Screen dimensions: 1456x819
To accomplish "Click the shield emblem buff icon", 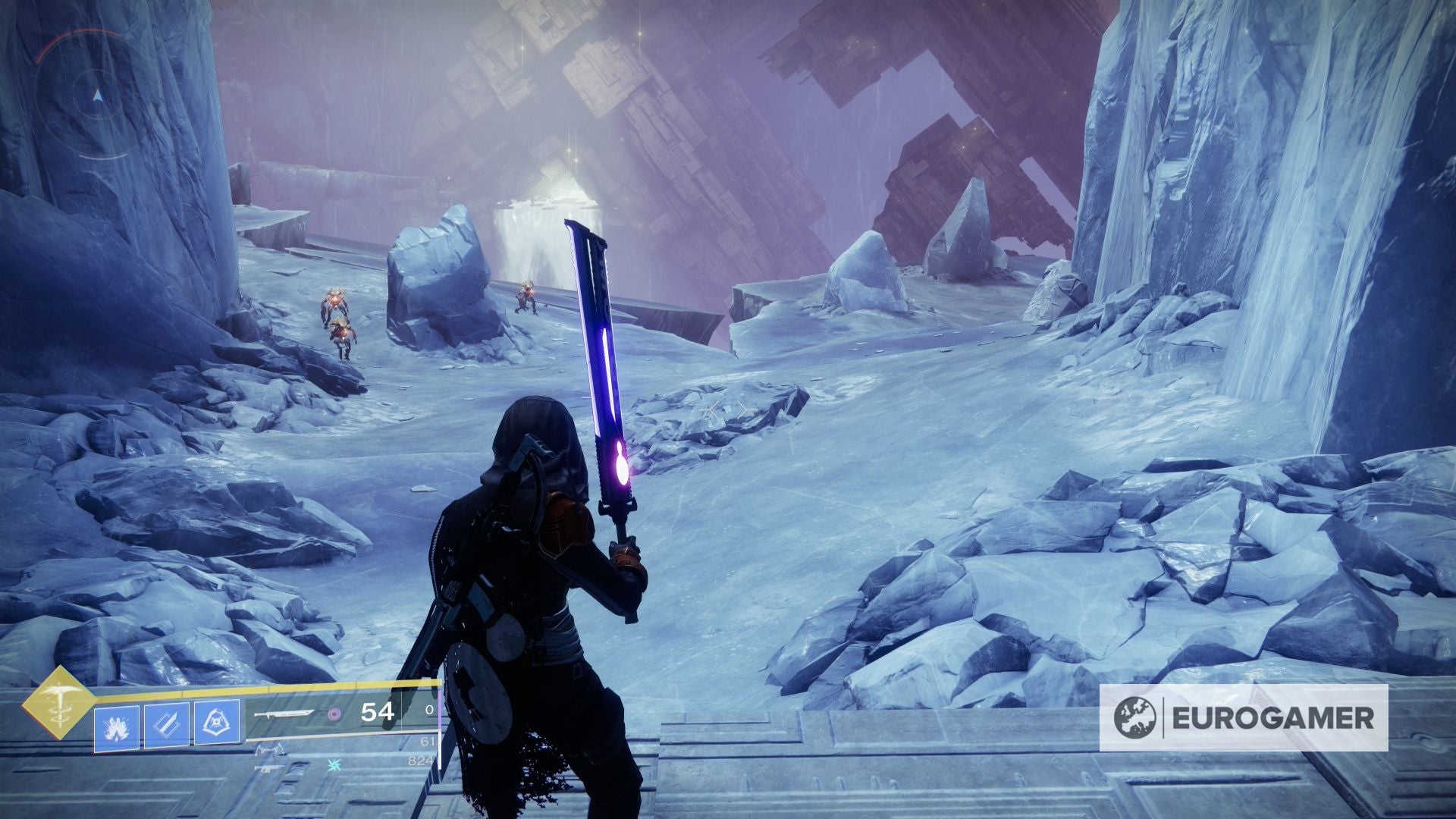I will (217, 723).
